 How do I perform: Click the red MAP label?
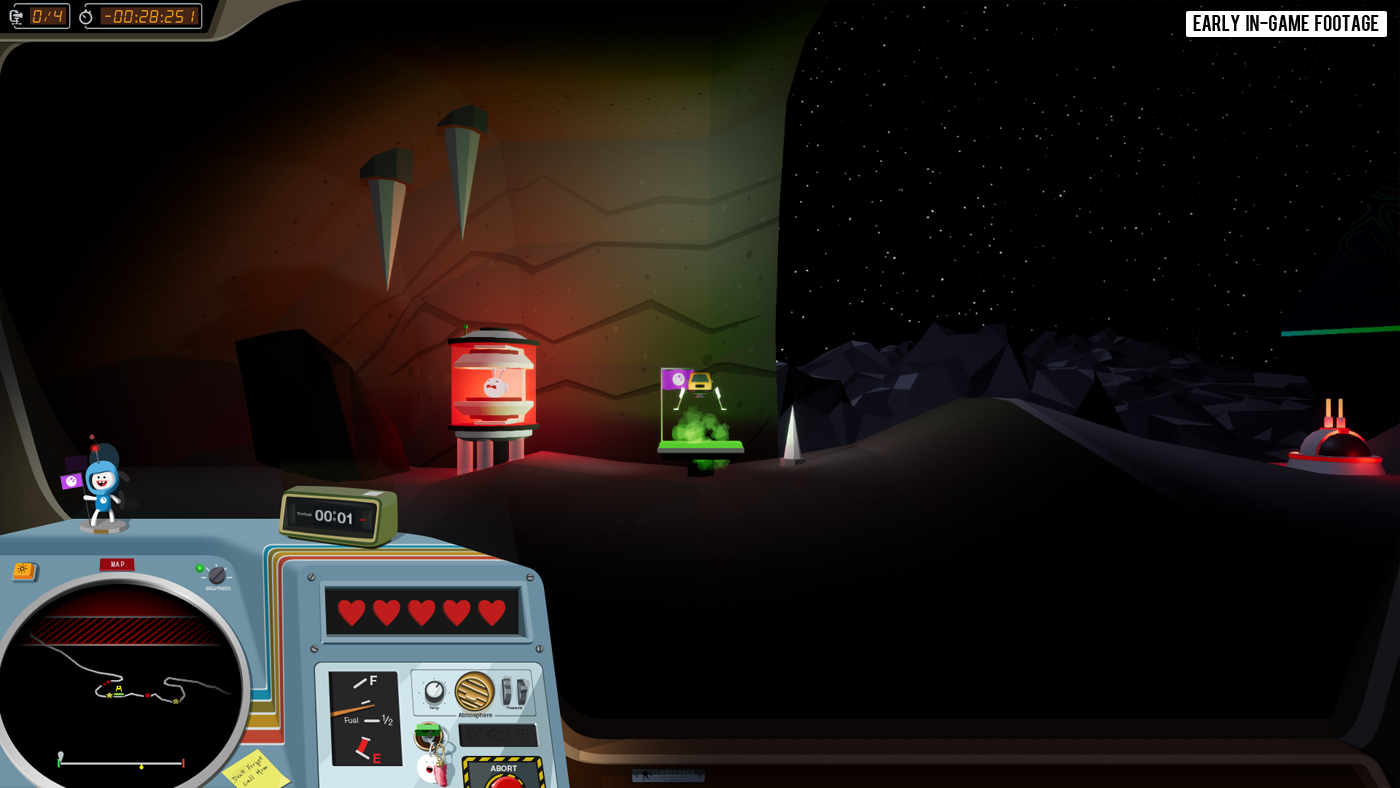tap(117, 564)
